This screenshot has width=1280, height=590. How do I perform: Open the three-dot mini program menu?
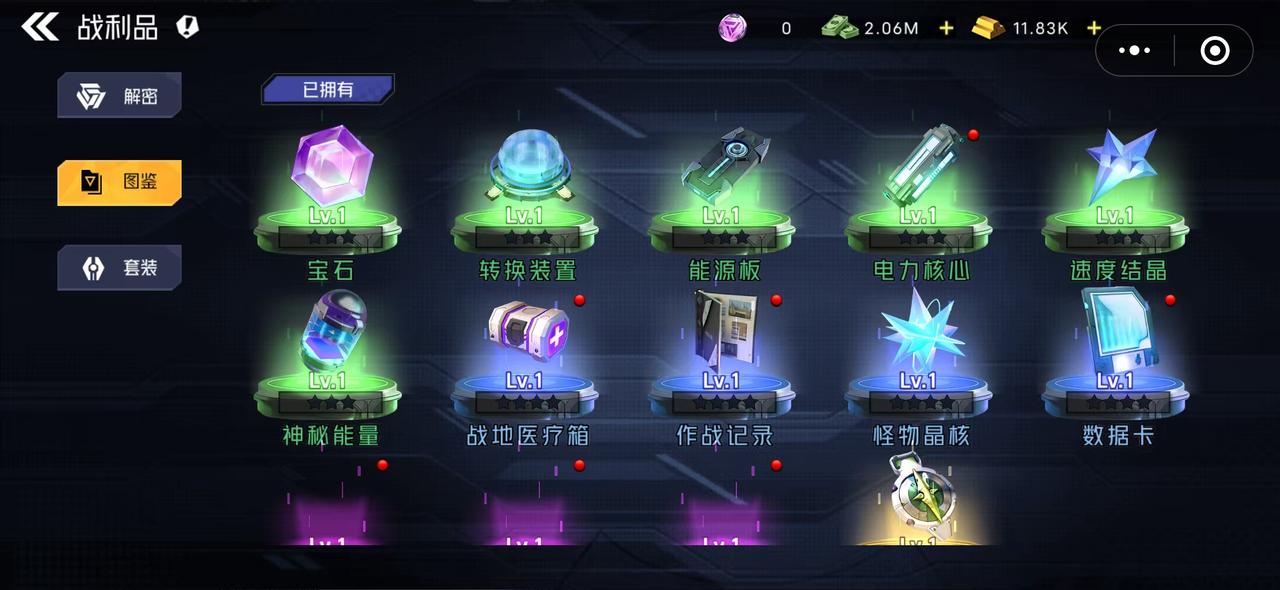point(1135,50)
